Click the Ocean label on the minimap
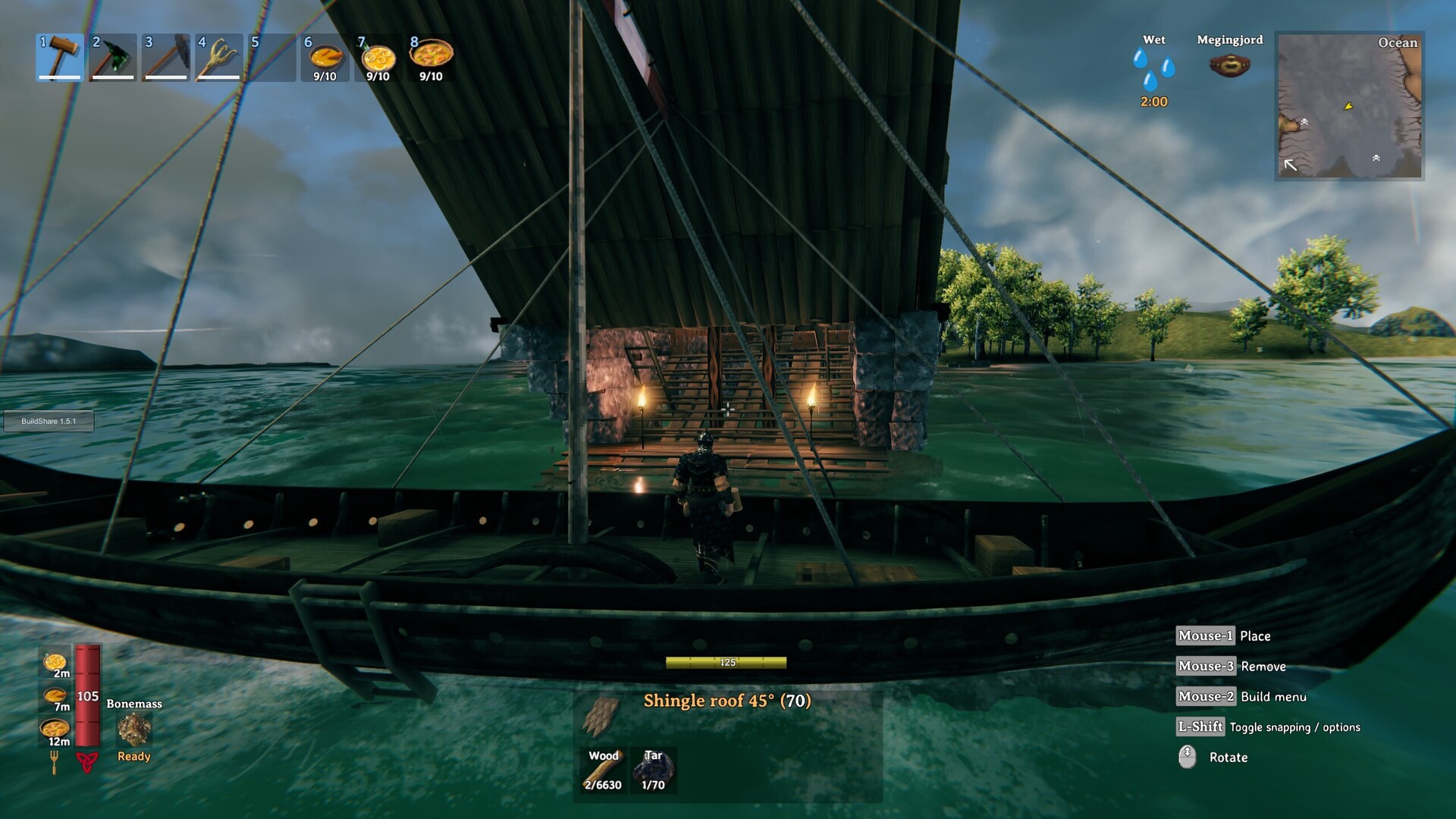The image size is (1456, 819). coord(1398,43)
